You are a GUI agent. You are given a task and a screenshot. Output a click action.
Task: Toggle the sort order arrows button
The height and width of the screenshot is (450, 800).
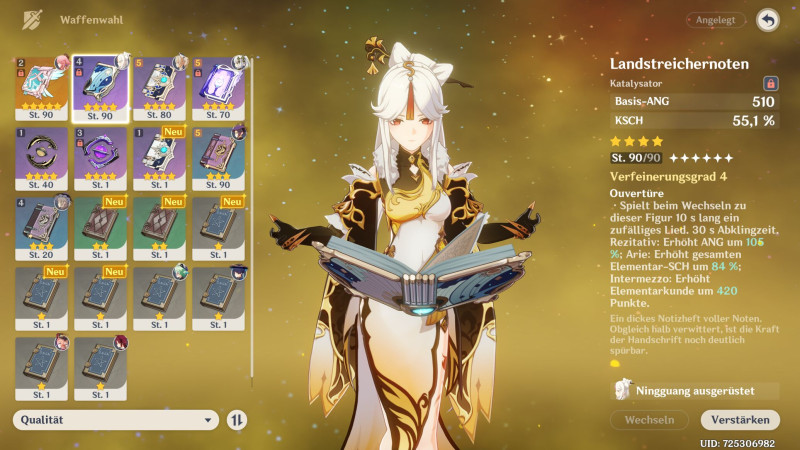pyautogui.click(x=237, y=420)
